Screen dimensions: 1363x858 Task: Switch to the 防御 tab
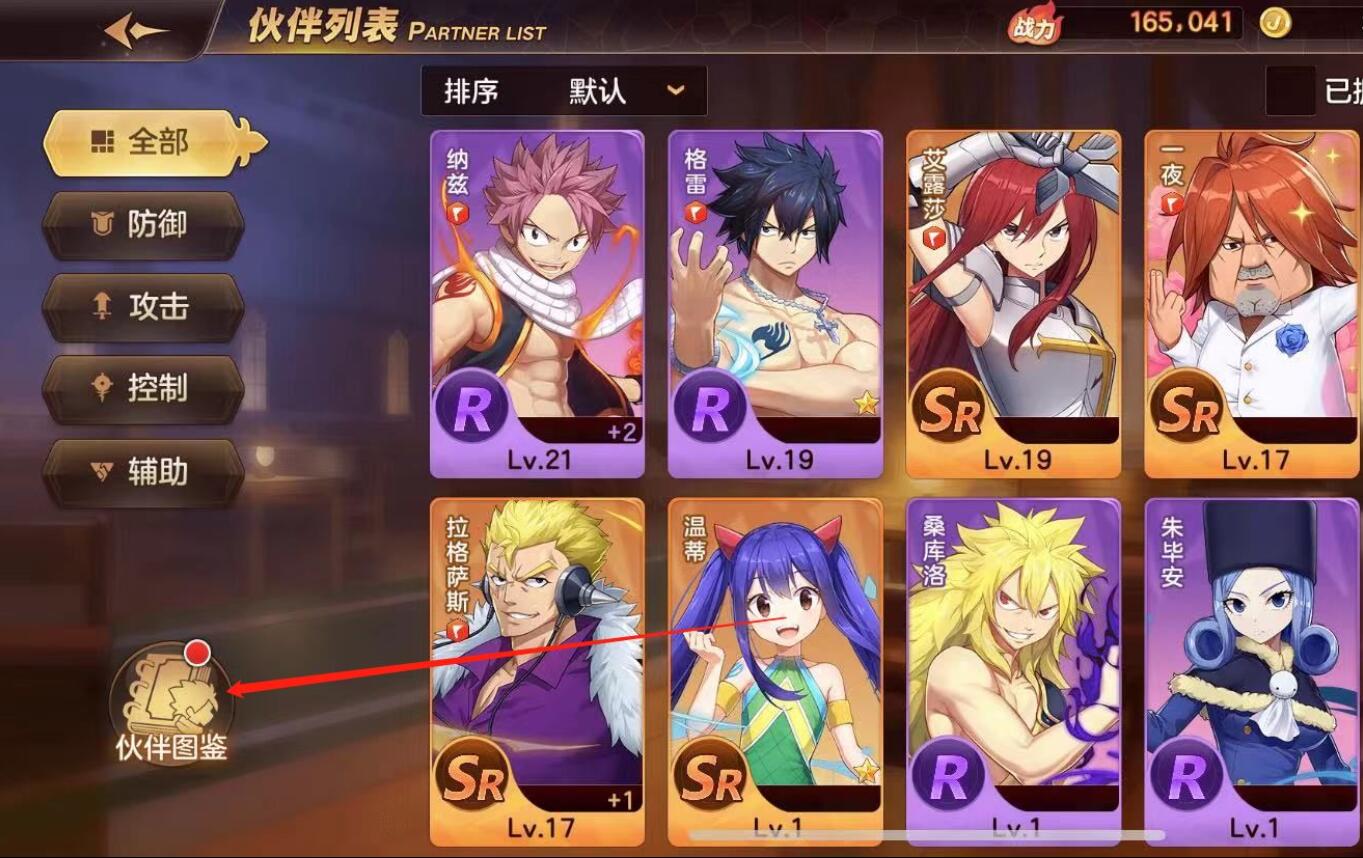[144, 225]
